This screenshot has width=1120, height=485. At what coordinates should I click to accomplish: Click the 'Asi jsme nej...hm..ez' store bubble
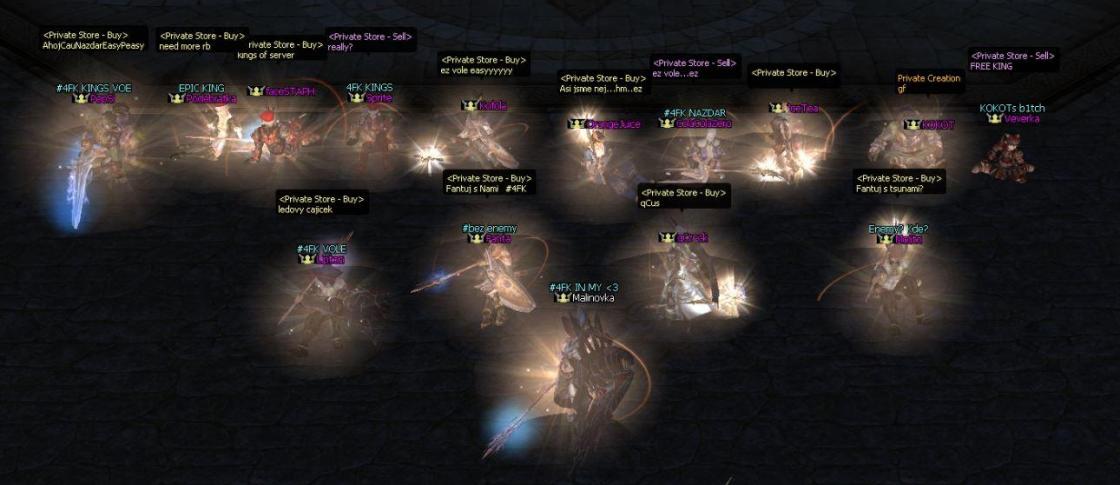click(x=603, y=83)
